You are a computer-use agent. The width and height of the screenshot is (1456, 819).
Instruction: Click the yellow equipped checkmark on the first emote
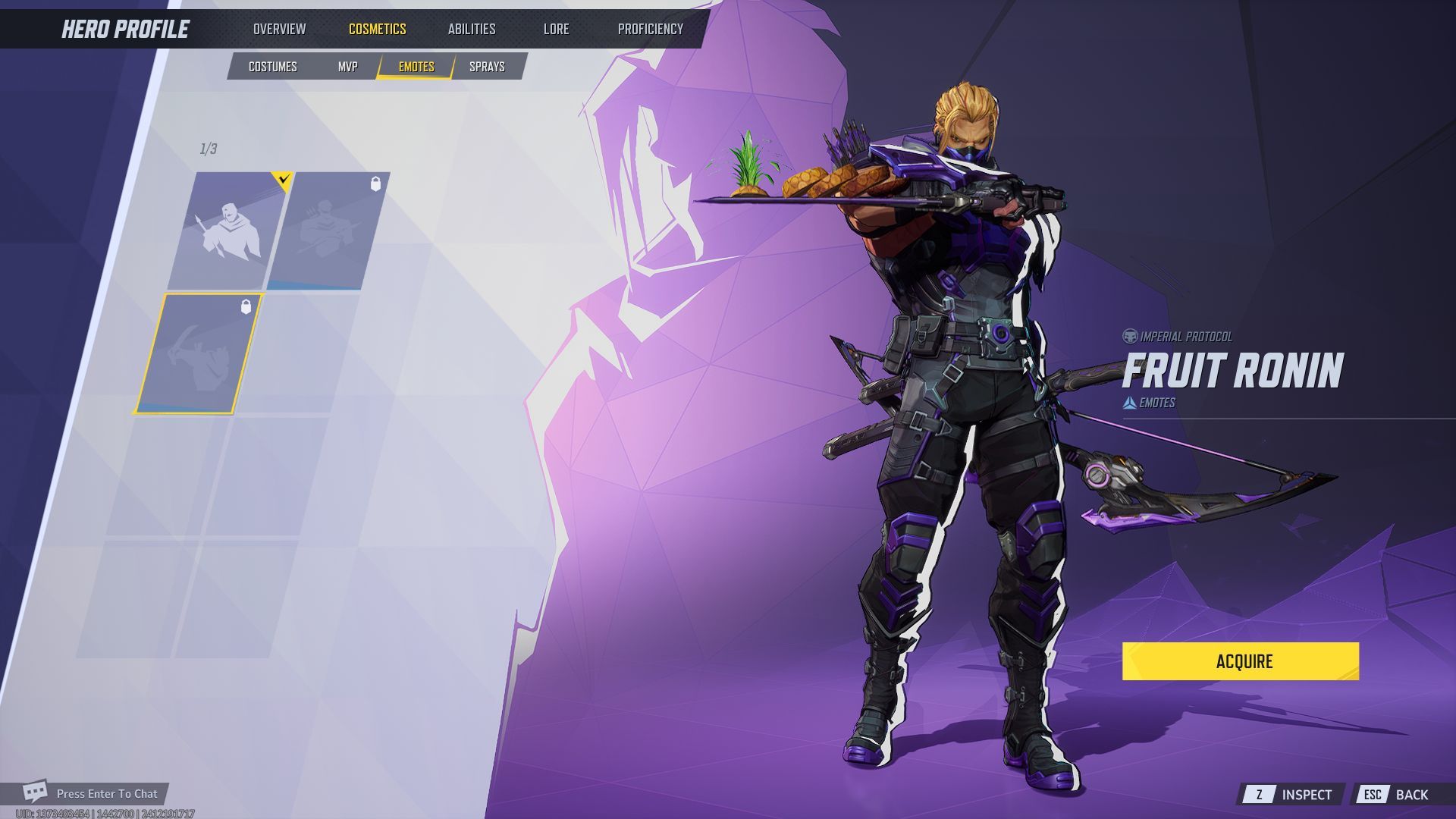click(x=281, y=180)
